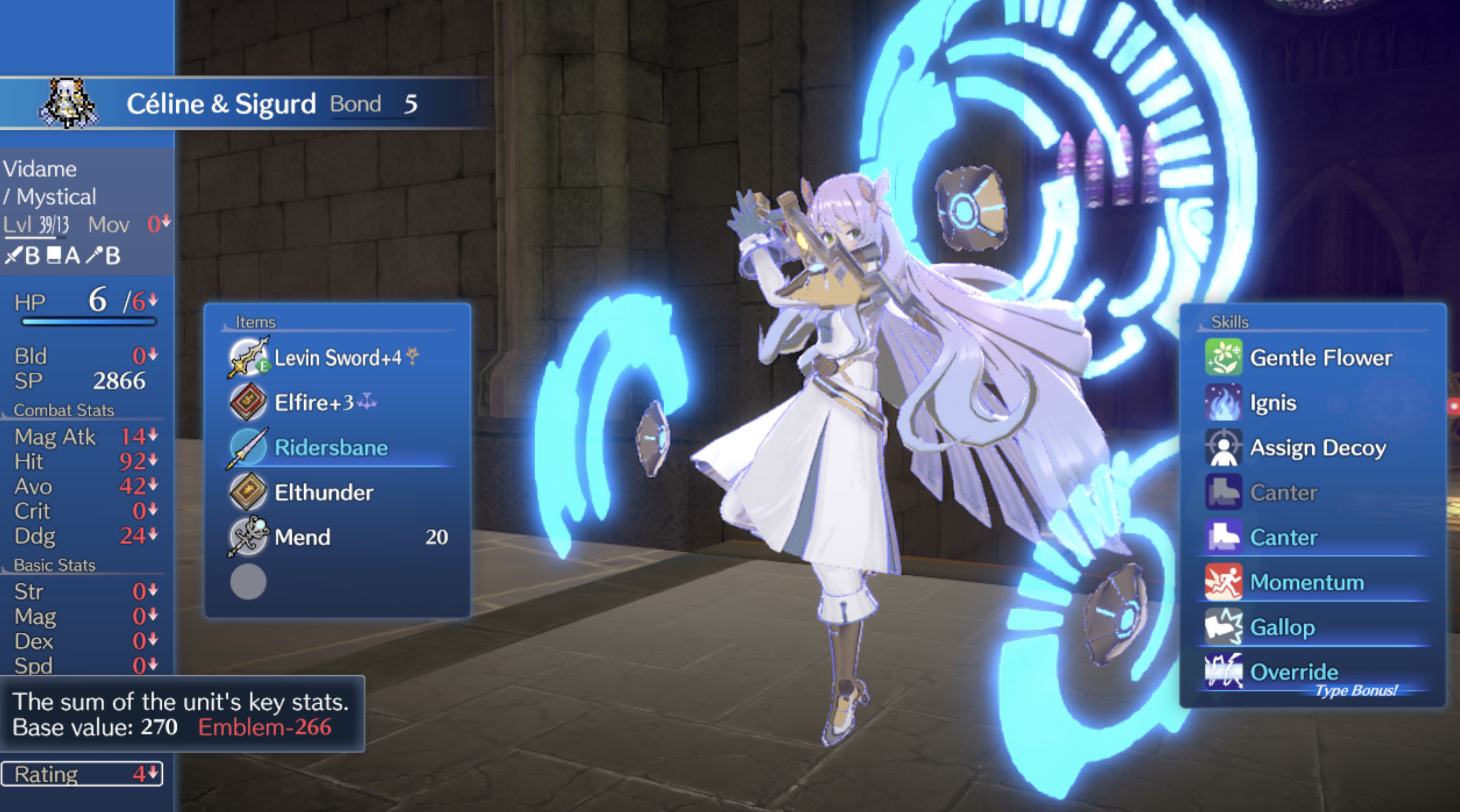The image size is (1460, 812).
Task: Expand the Basic Stats section
Action: click(x=56, y=564)
